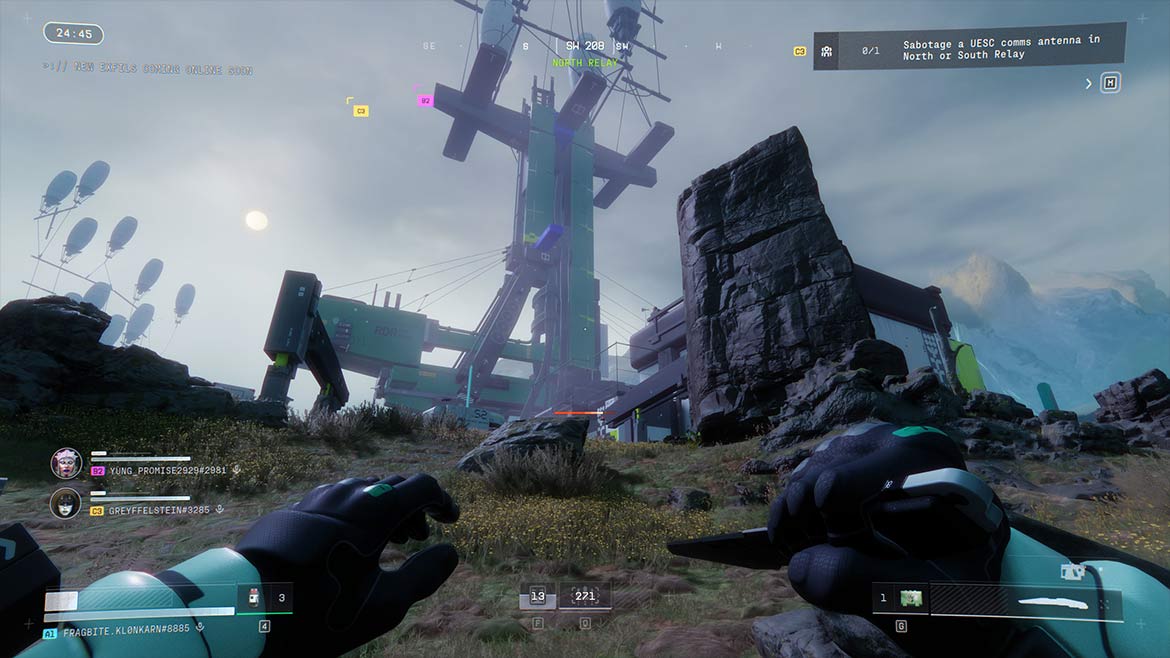Use the consumable slot showing 3 remaining

[266, 598]
